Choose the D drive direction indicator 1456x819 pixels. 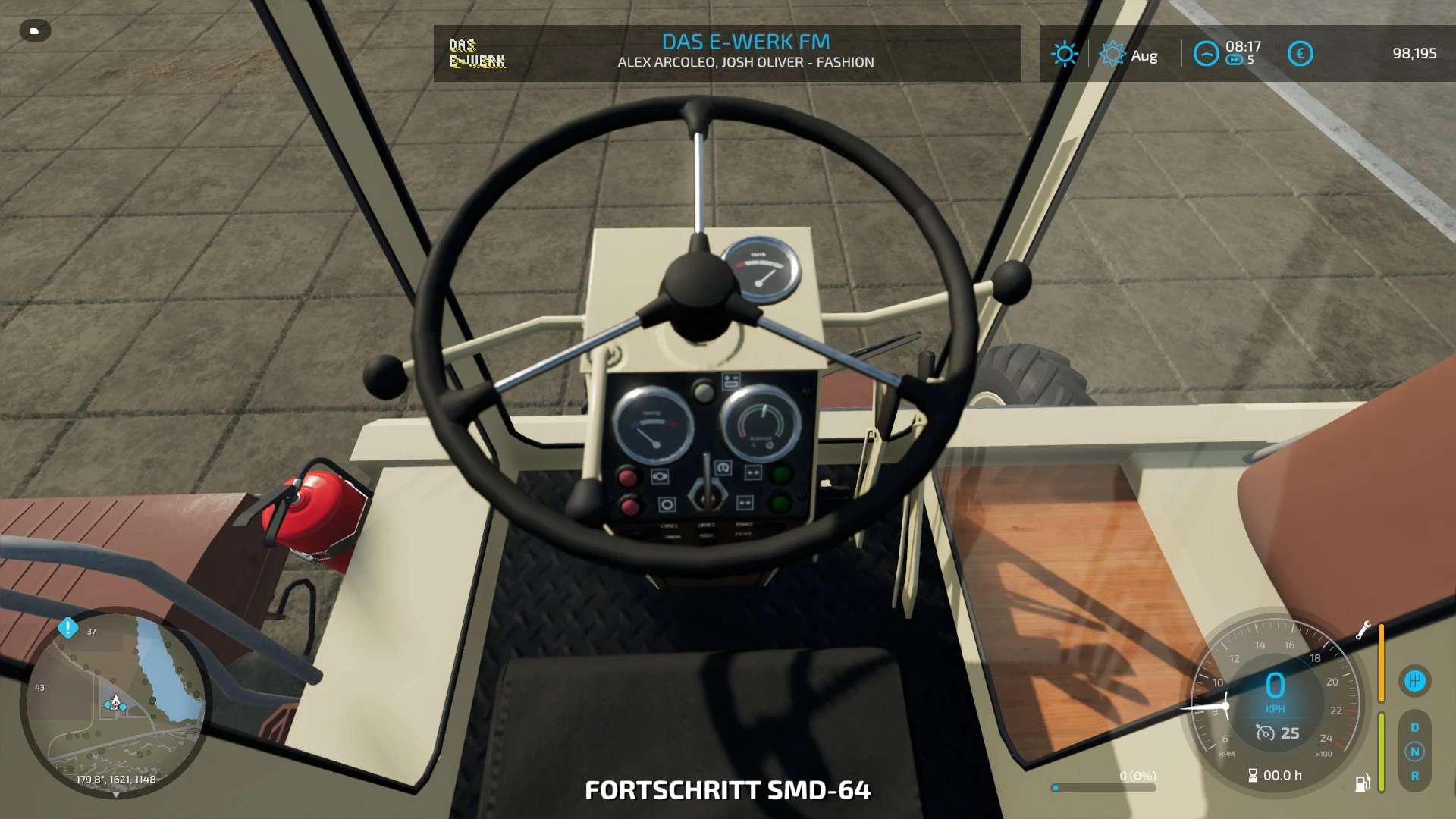point(1414,727)
